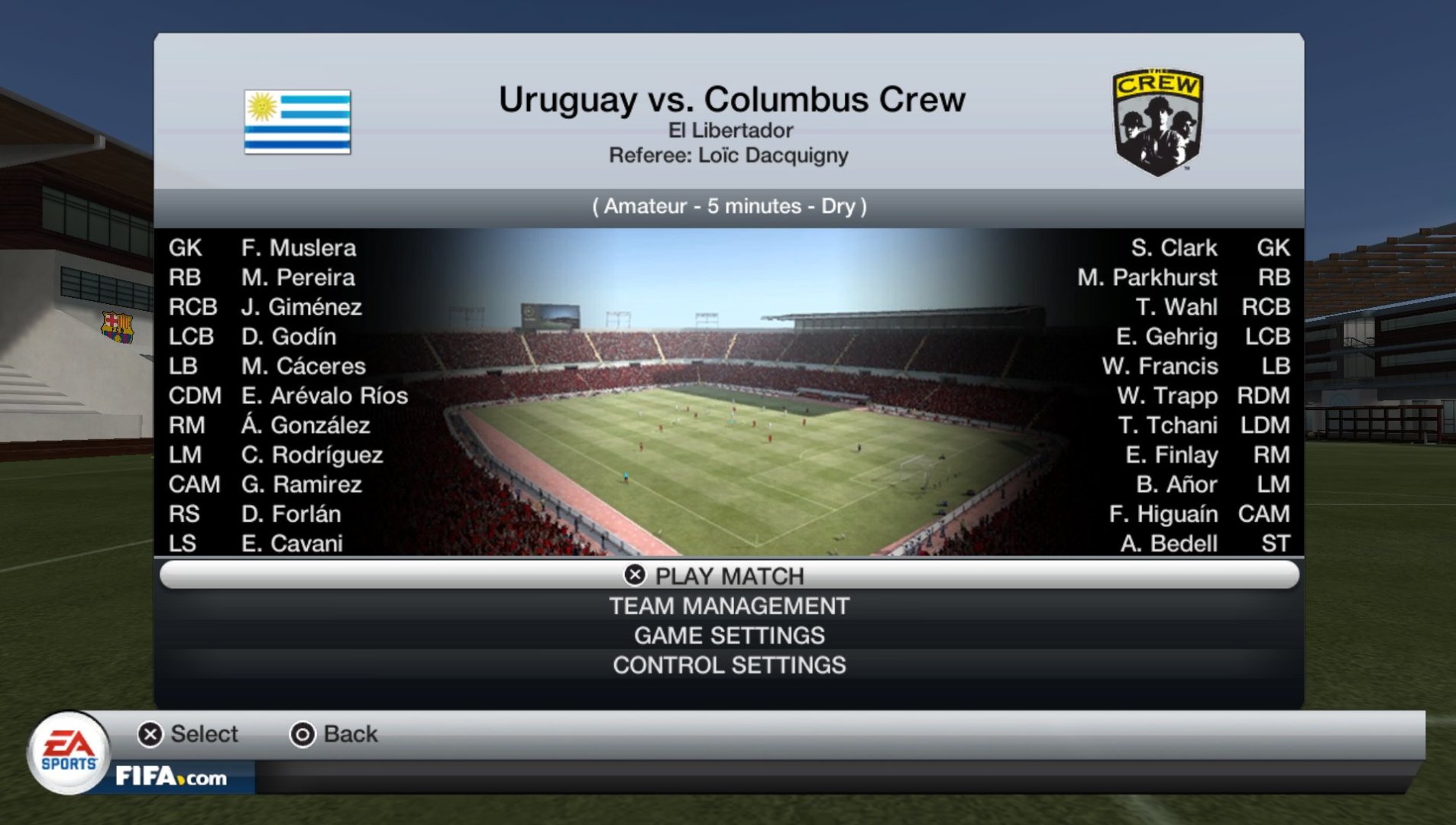Choose Control Settings
1456x825 pixels.
click(x=729, y=665)
